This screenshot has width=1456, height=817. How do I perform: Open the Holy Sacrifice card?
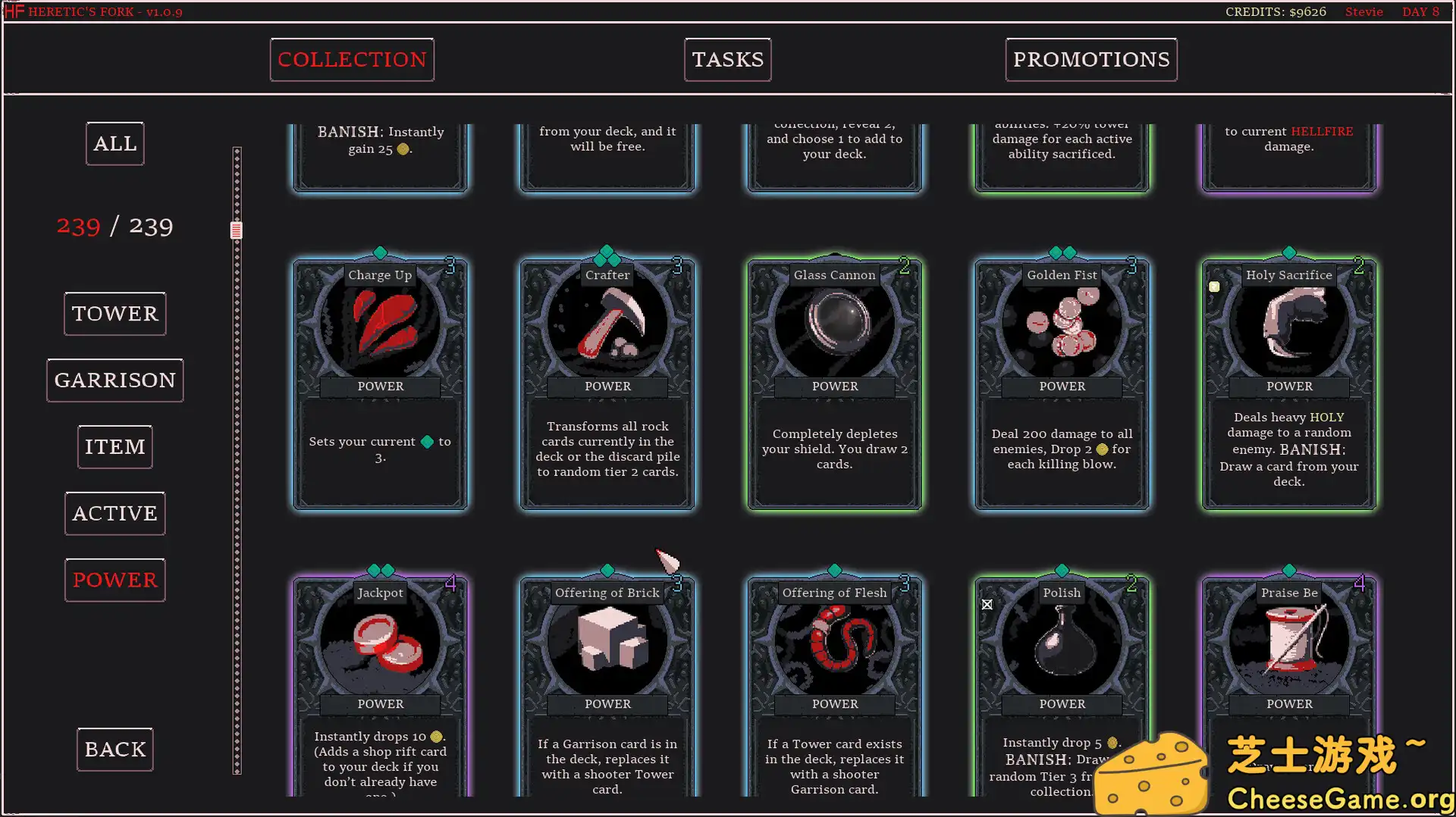[1288, 324]
